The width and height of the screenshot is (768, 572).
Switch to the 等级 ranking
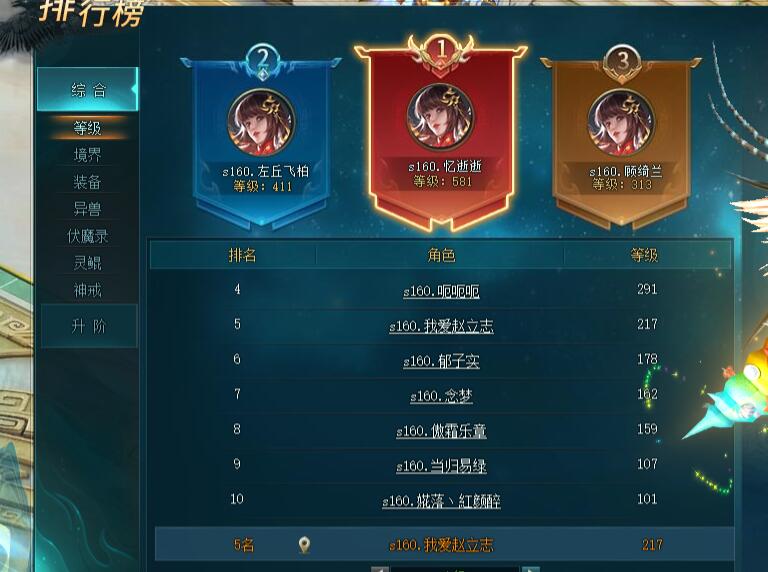coord(87,128)
